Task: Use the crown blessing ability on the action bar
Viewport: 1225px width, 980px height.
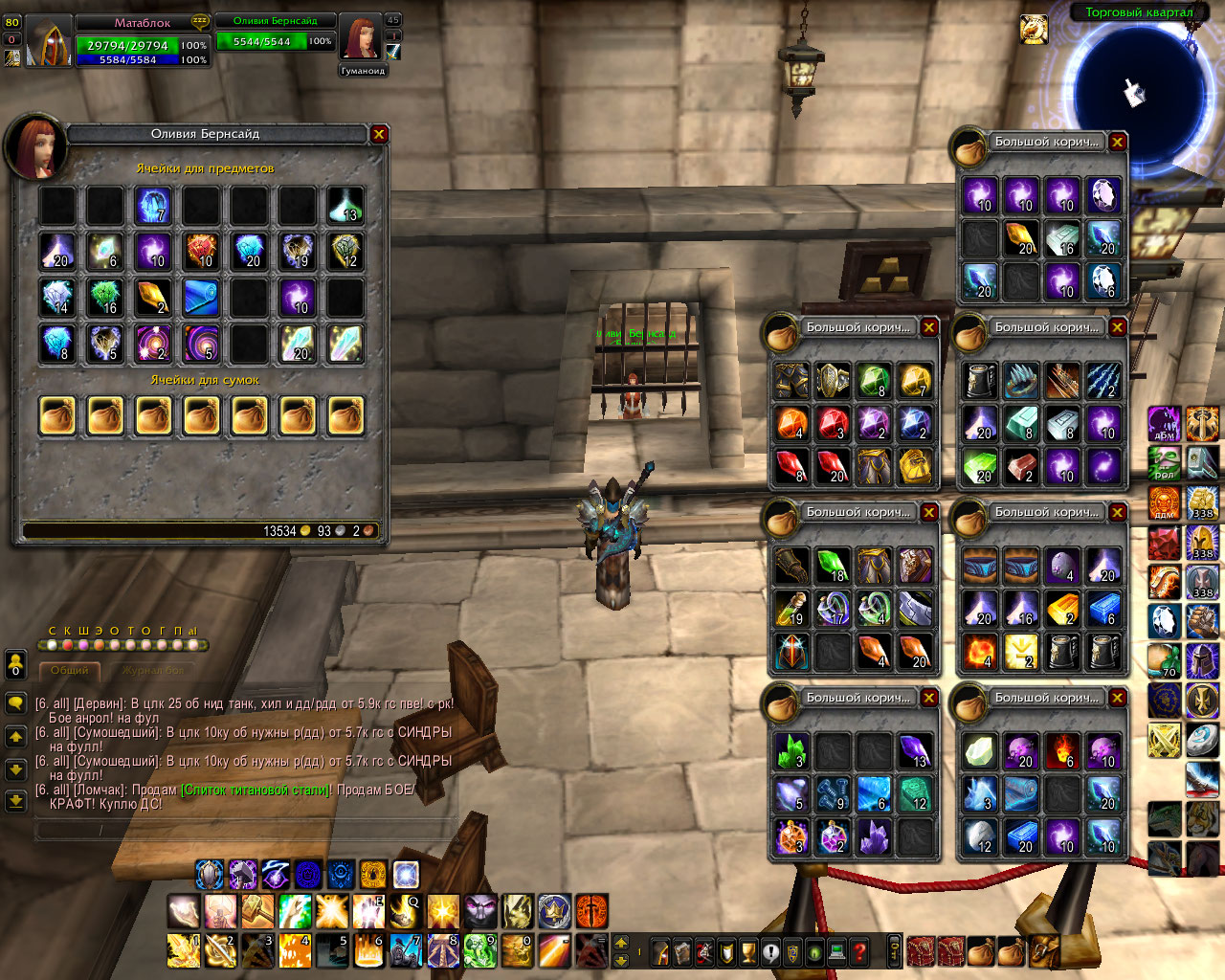Action: 554,911
